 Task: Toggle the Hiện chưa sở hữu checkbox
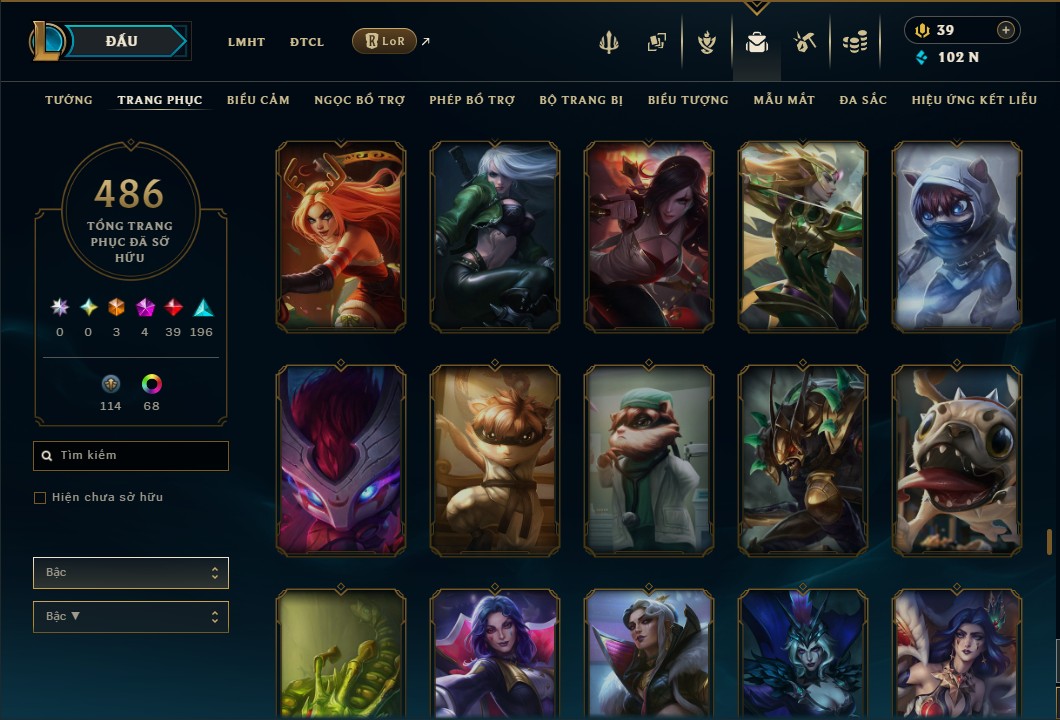(40, 498)
